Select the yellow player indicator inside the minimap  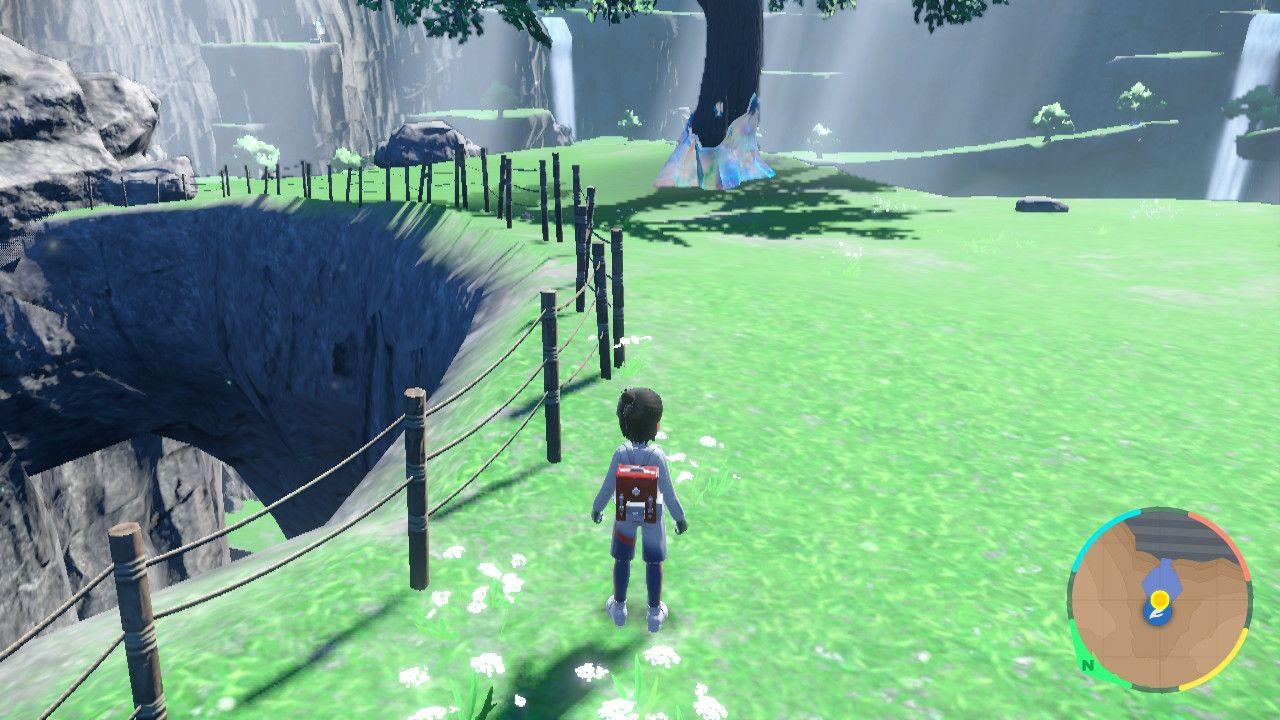coord(1159,598)
